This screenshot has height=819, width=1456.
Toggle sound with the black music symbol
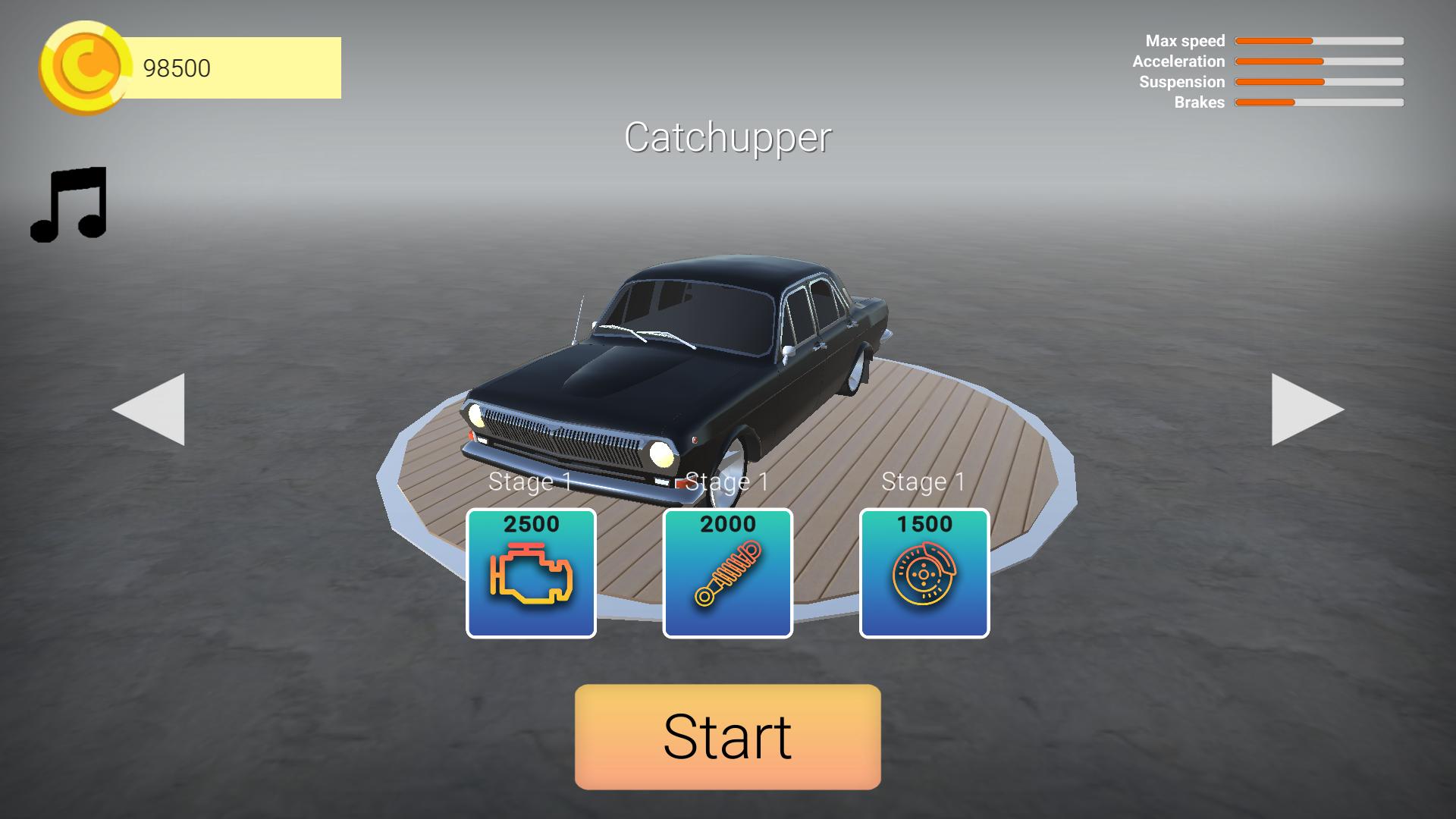pyautogui.click(x=70, y=203)
